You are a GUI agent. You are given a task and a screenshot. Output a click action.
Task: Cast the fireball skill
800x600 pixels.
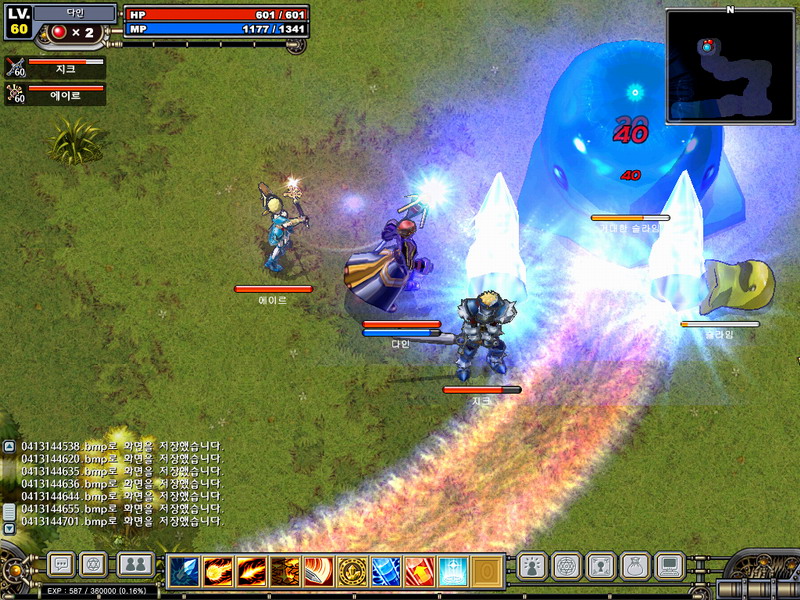click(x=218, y=571)
